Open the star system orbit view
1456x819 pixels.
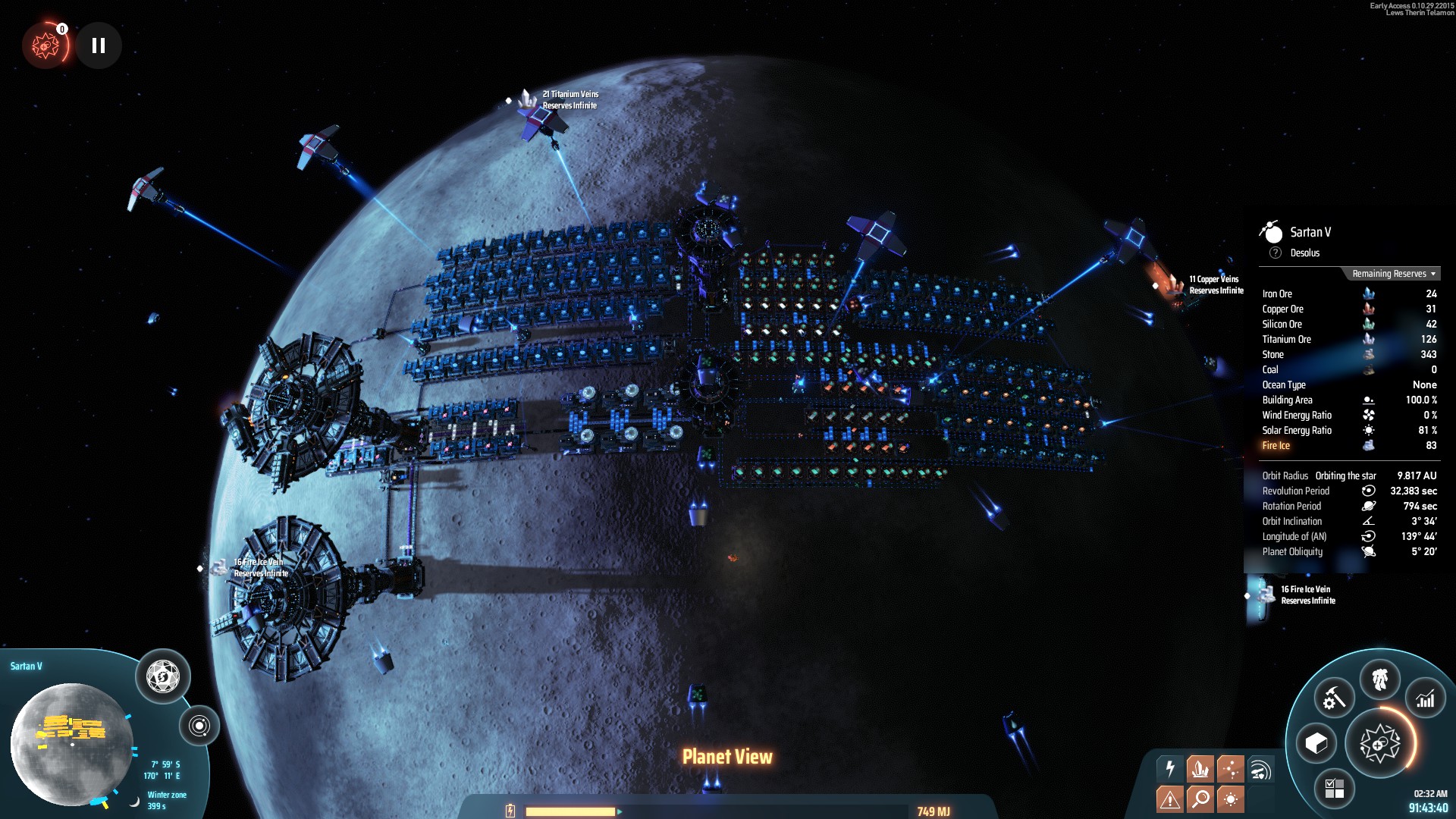199,726
